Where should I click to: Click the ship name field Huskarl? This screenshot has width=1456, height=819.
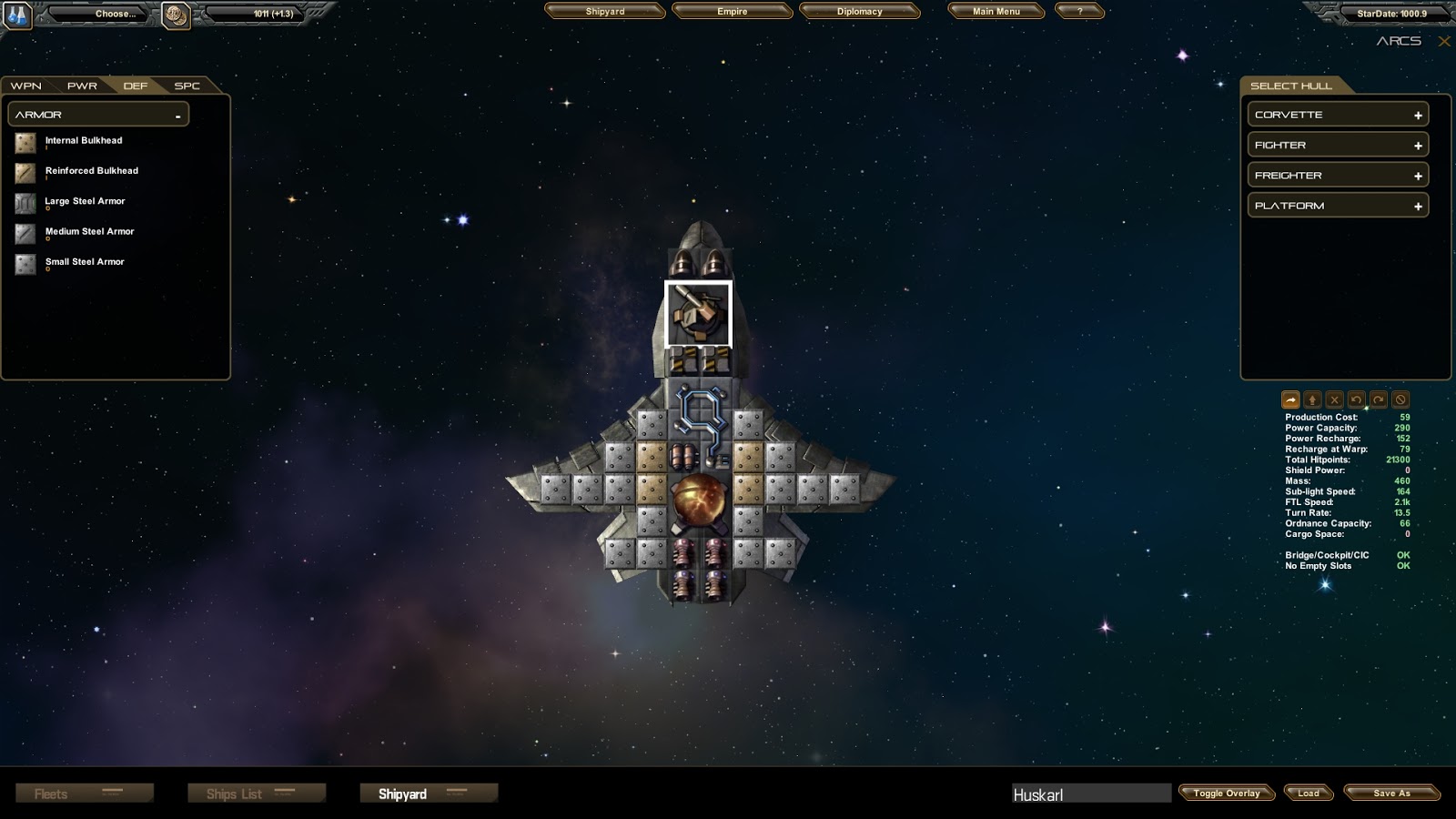coord(1091,794)
